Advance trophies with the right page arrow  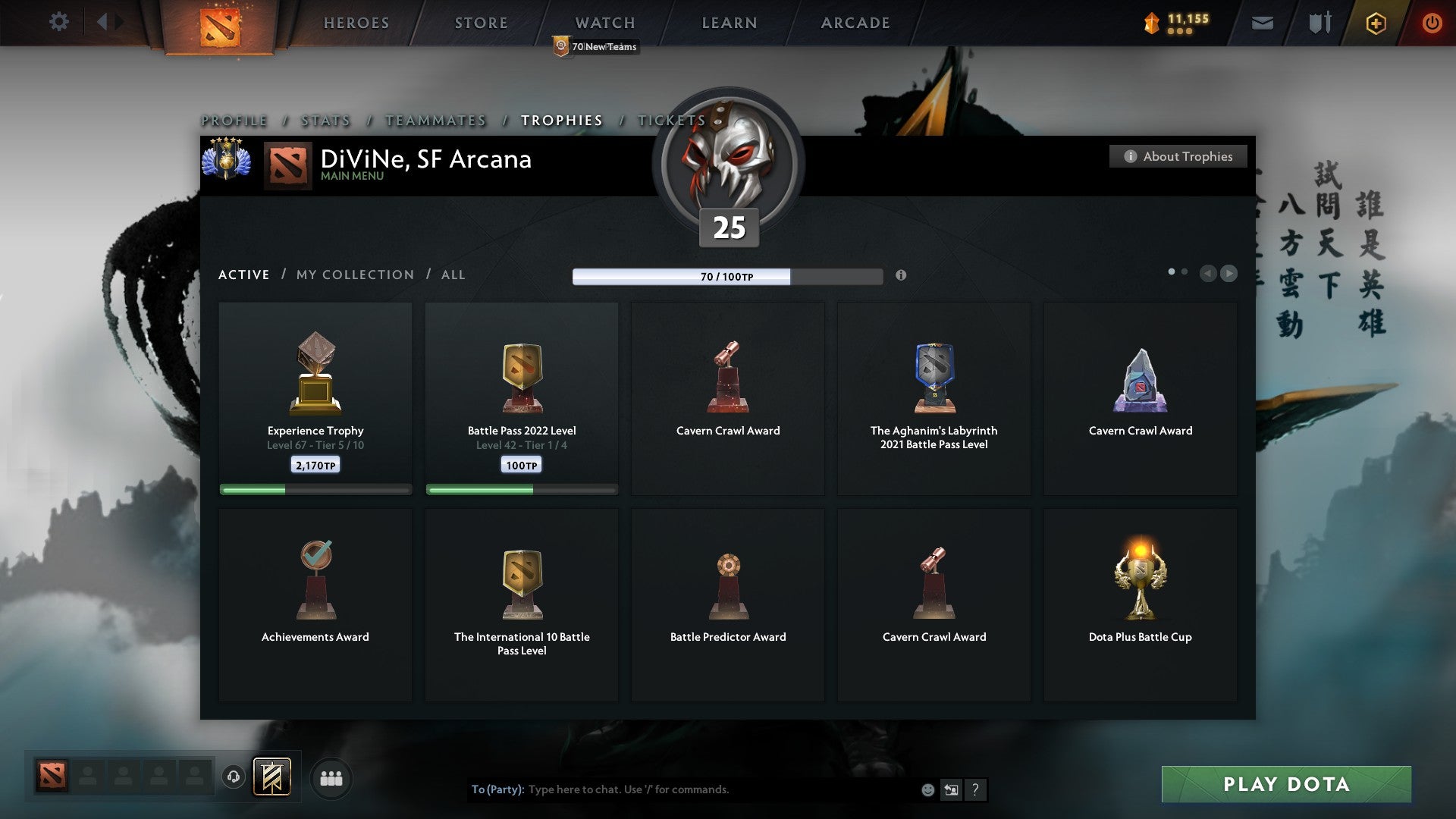click(x=1228, y=274)
